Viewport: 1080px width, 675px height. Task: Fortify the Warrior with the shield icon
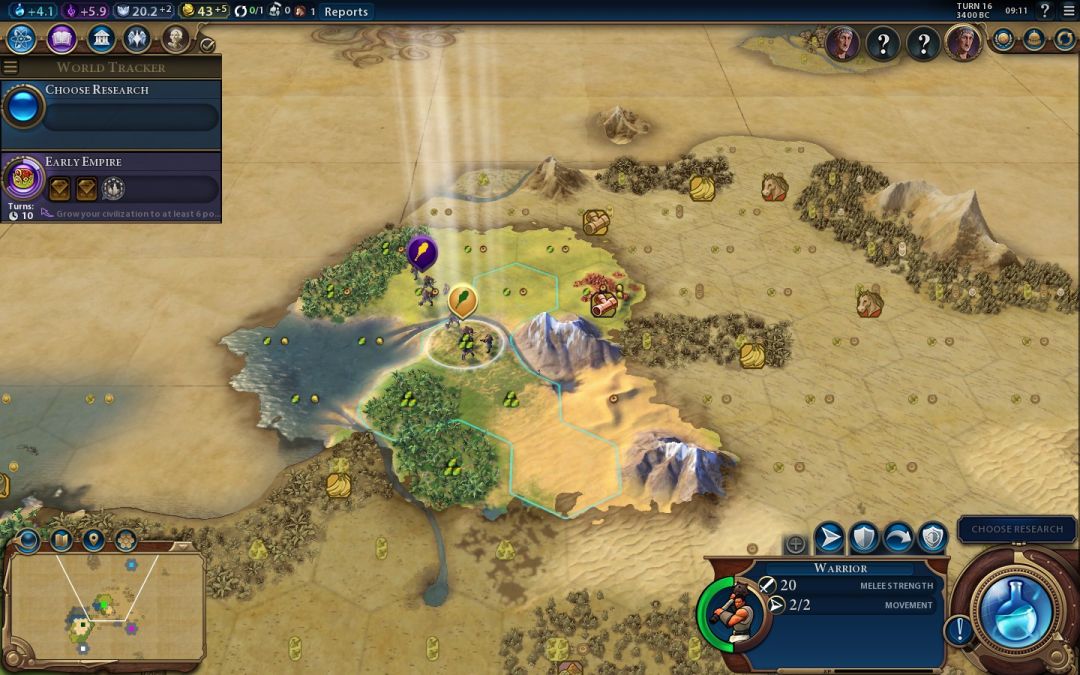pos(864,538)
